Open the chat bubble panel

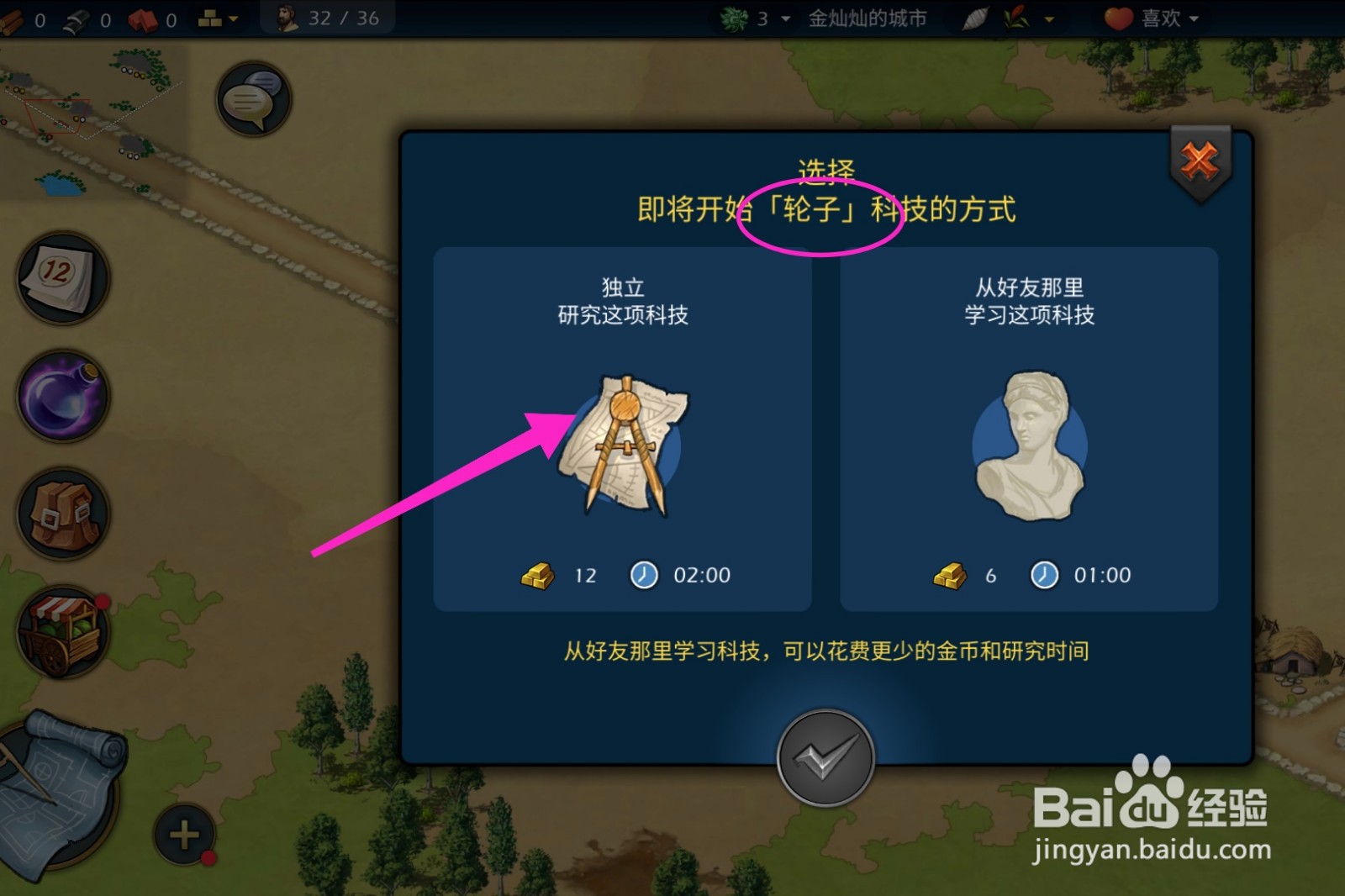(x=252, y=98)
